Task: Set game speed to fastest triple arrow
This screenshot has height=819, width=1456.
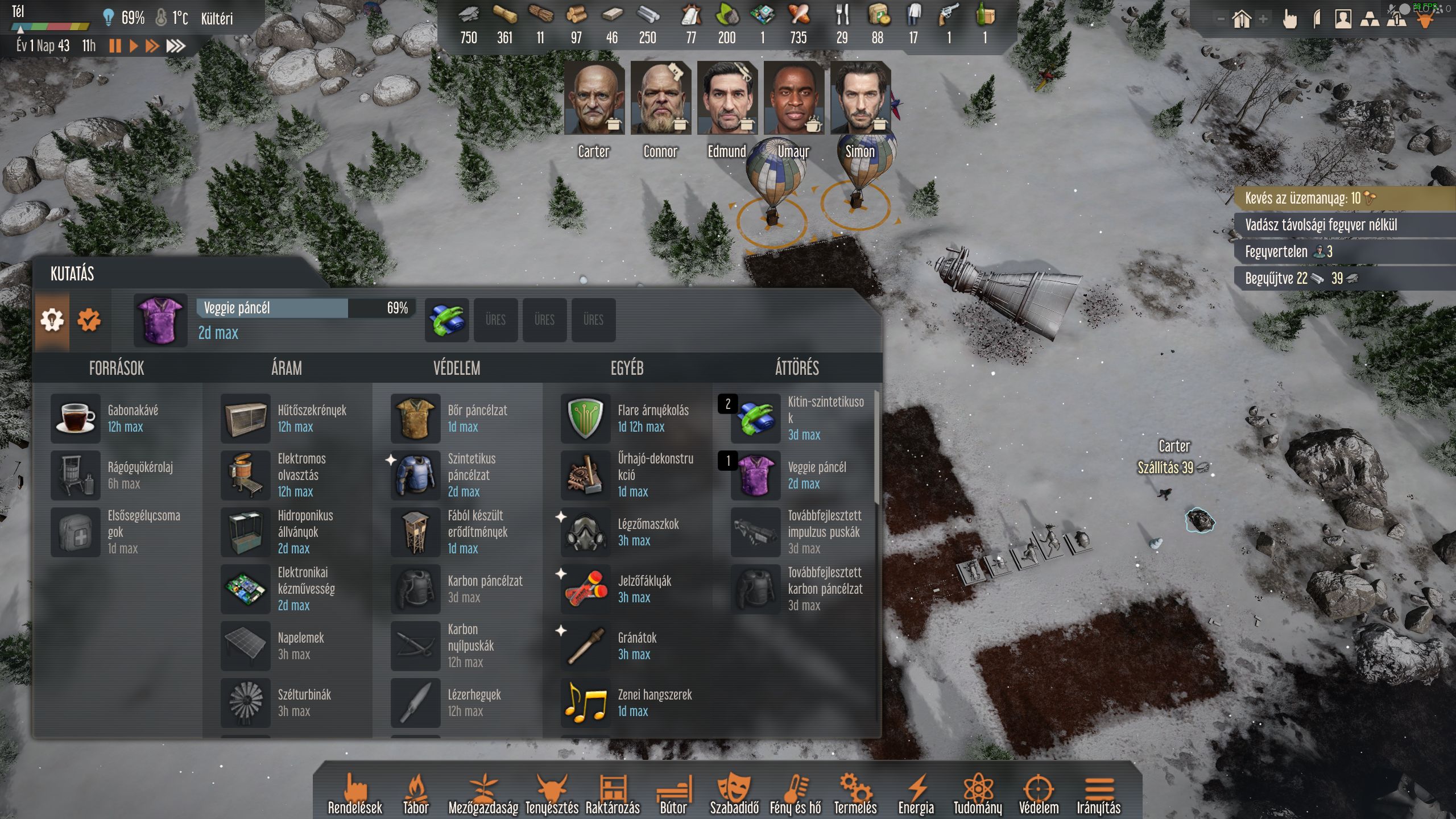Action: click(x=176, y=46)
